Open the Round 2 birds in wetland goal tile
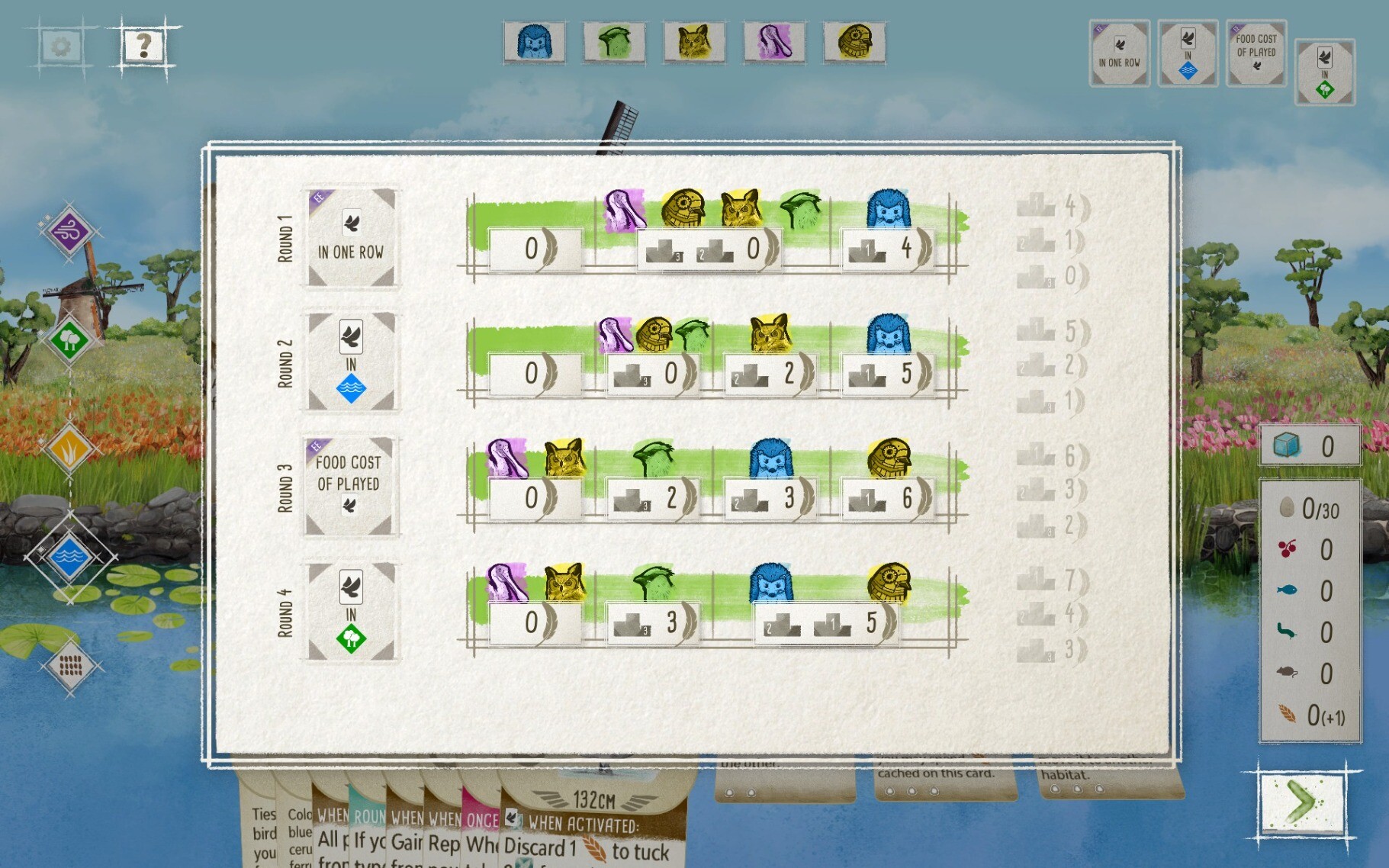Screen dimensions: 1389x868 (351, 362)
